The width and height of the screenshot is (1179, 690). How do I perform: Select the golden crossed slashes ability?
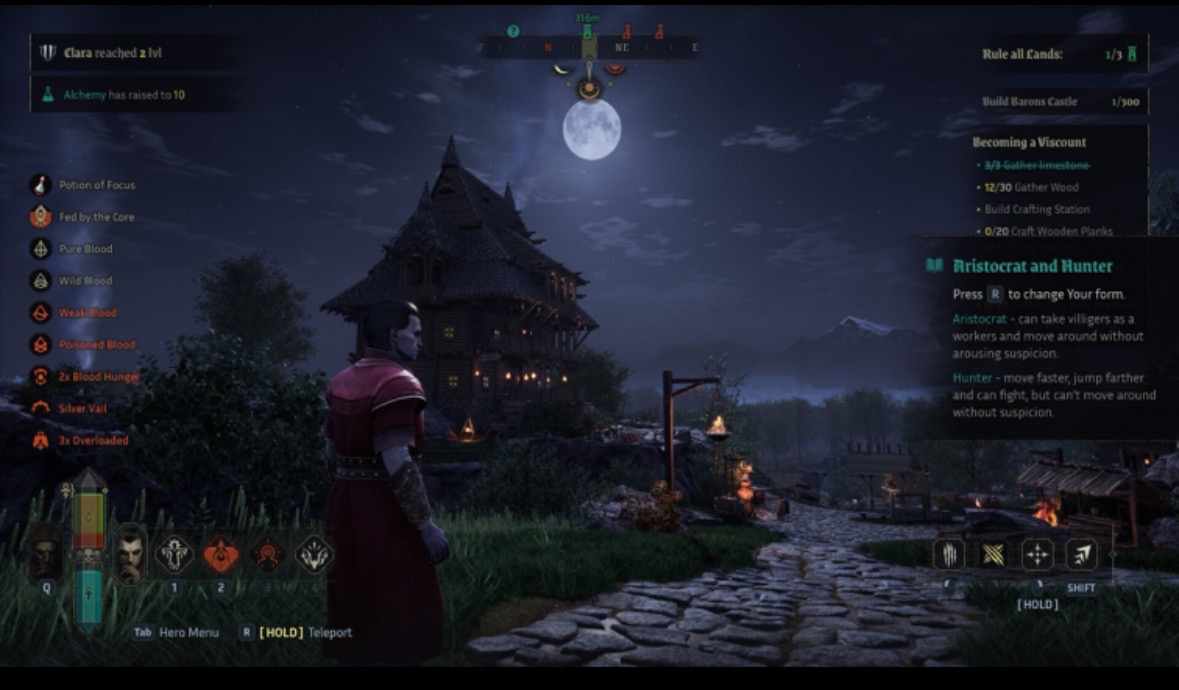pyautogui.click(x=993, y=554)
